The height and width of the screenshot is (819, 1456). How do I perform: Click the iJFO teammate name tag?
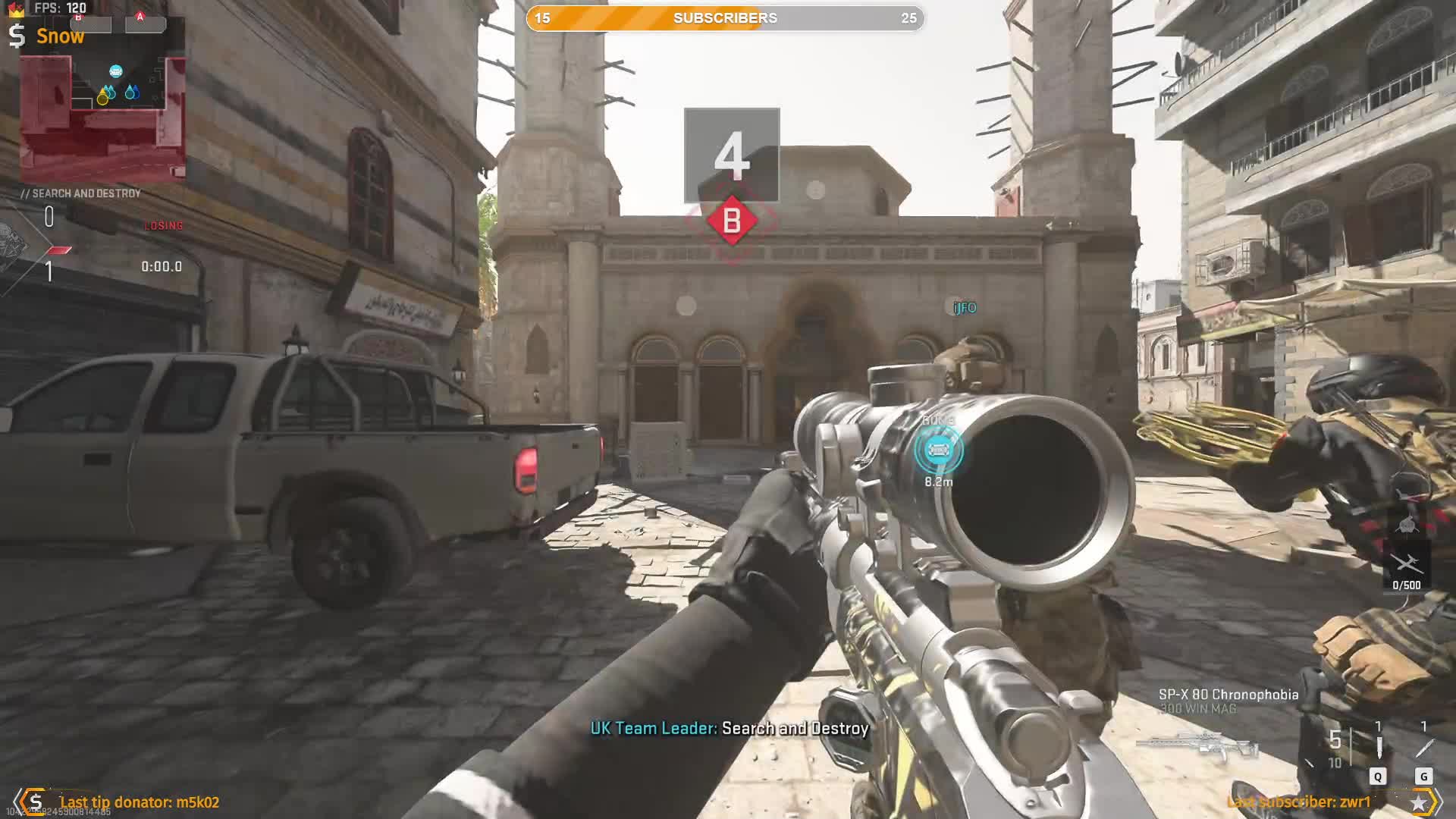point(965,307)
